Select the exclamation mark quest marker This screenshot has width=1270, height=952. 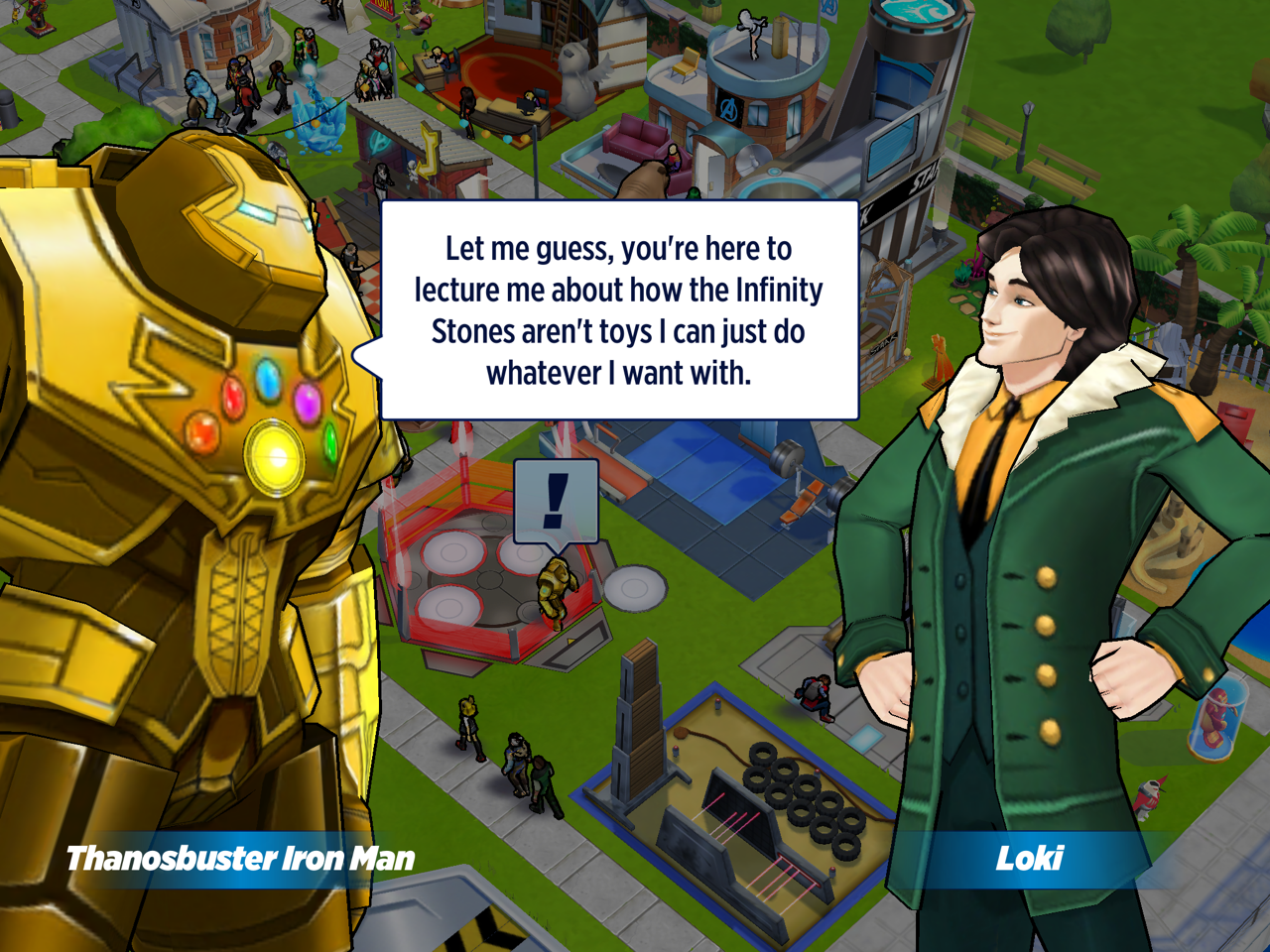coord(556,501)
